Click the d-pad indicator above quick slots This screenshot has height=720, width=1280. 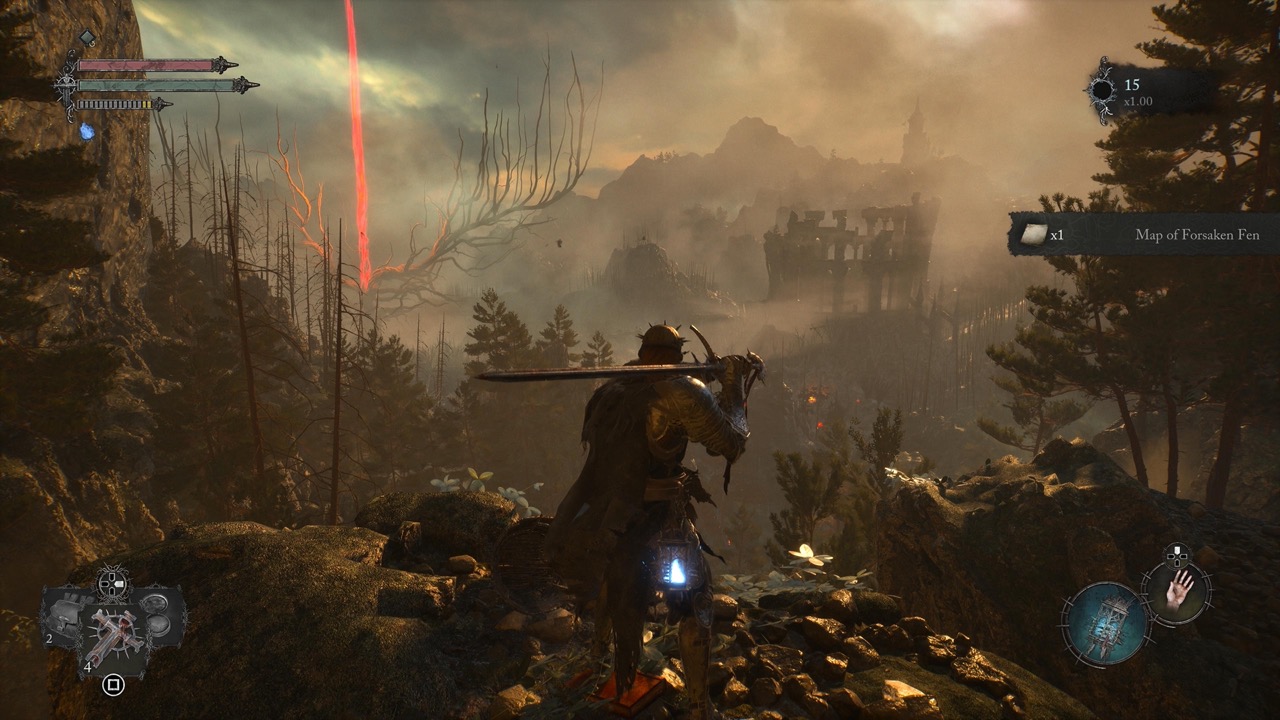pos(111,582)
